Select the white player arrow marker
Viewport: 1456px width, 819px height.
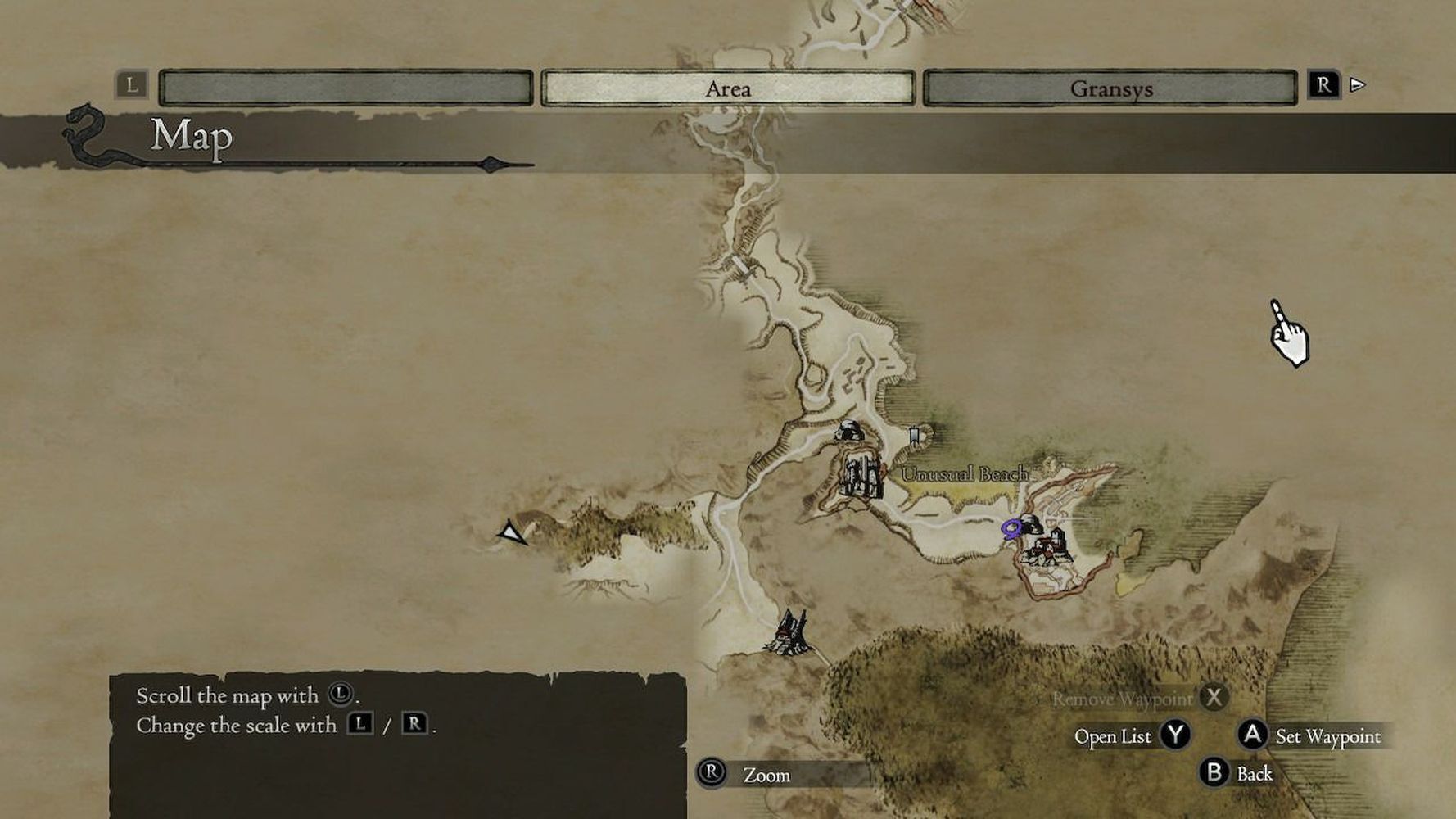pos(513,534)
